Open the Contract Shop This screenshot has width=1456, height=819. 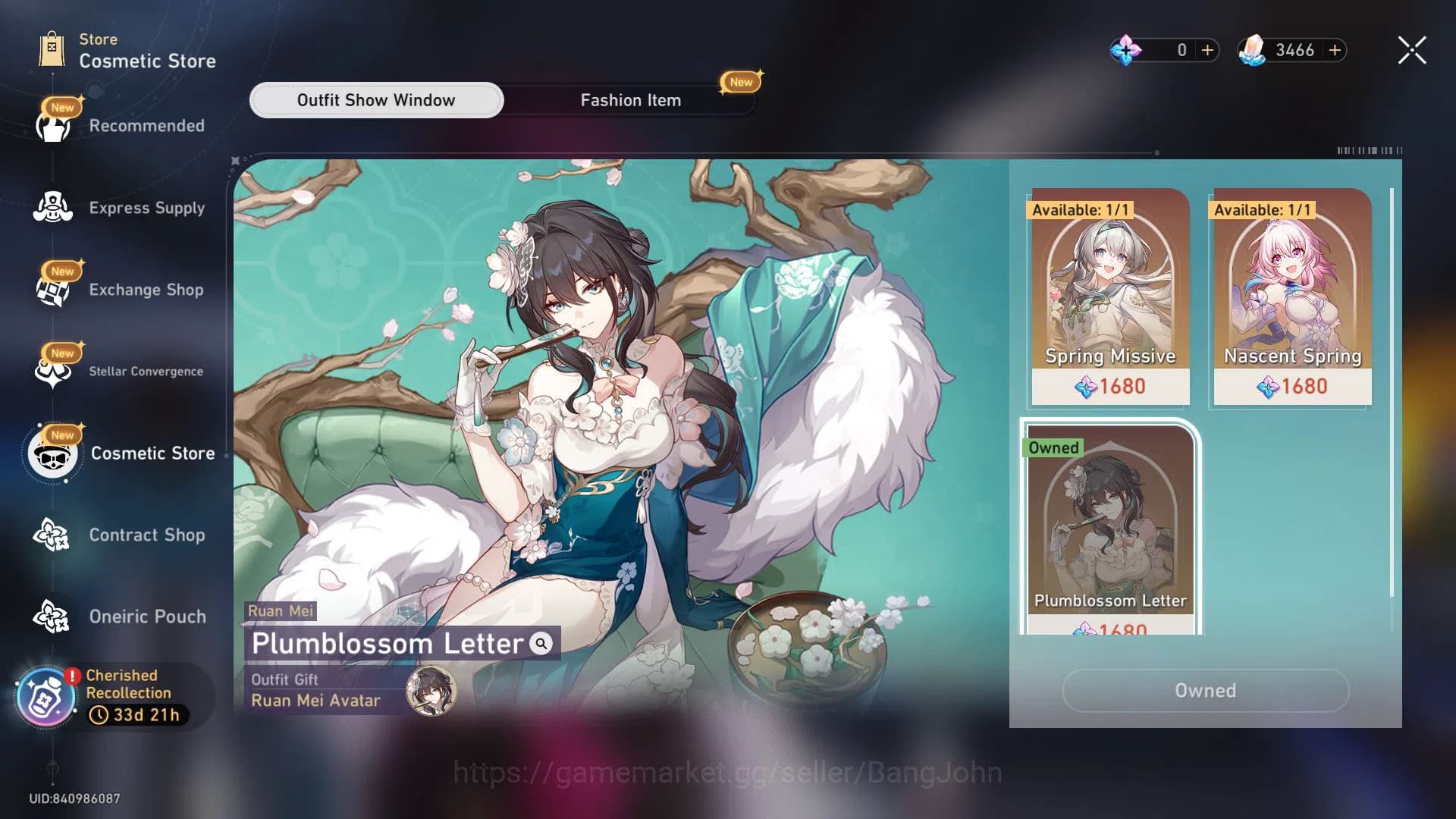[52, 535]
